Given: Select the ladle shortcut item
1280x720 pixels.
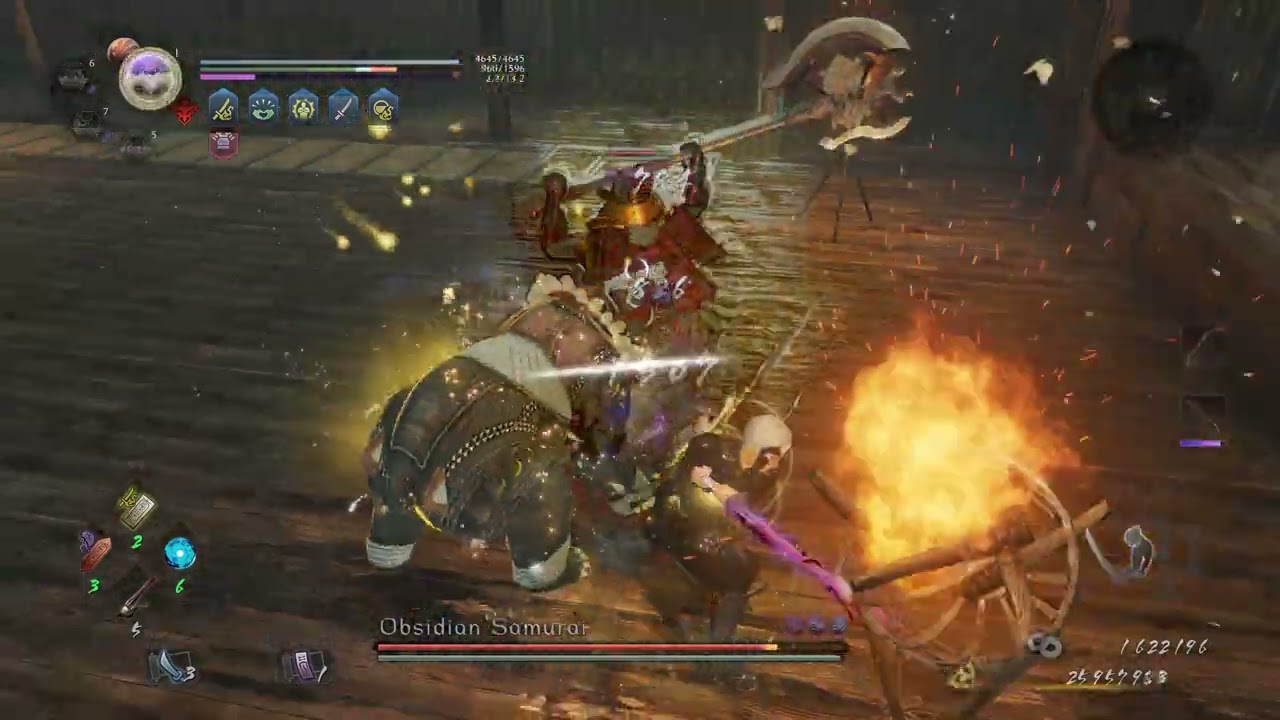Looking at the screenshot, I should pos(136,595).
